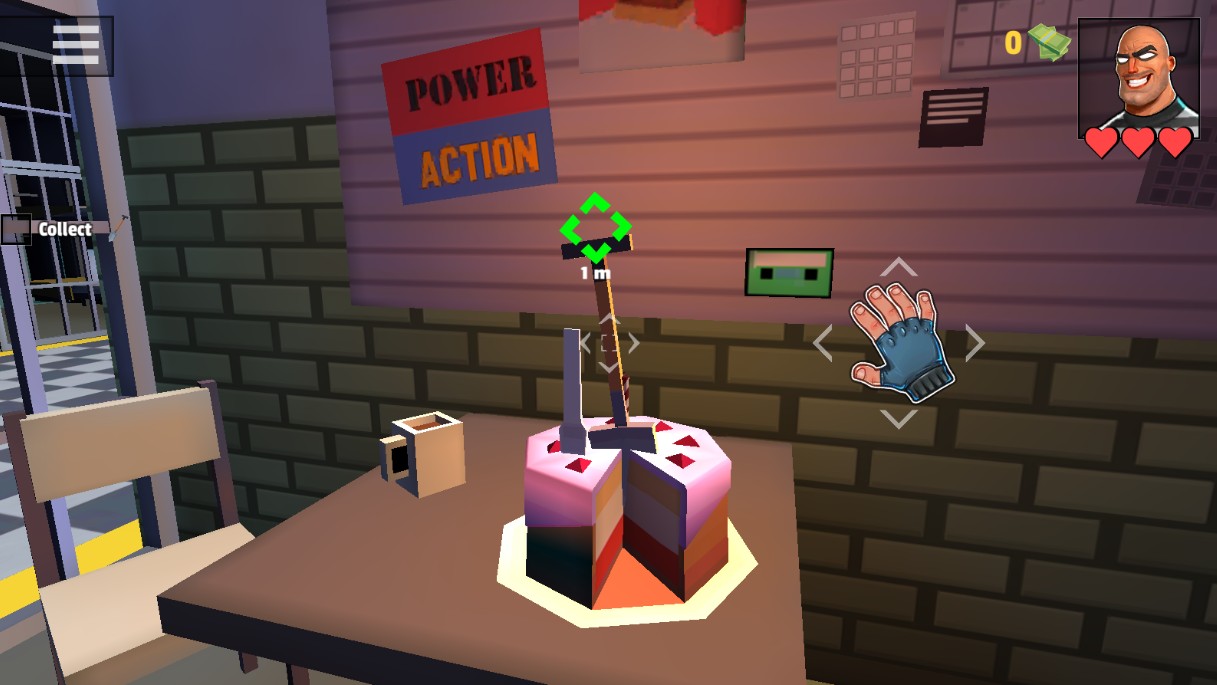
Task: Open the bald character portrait
Action: coord(1138,76)
